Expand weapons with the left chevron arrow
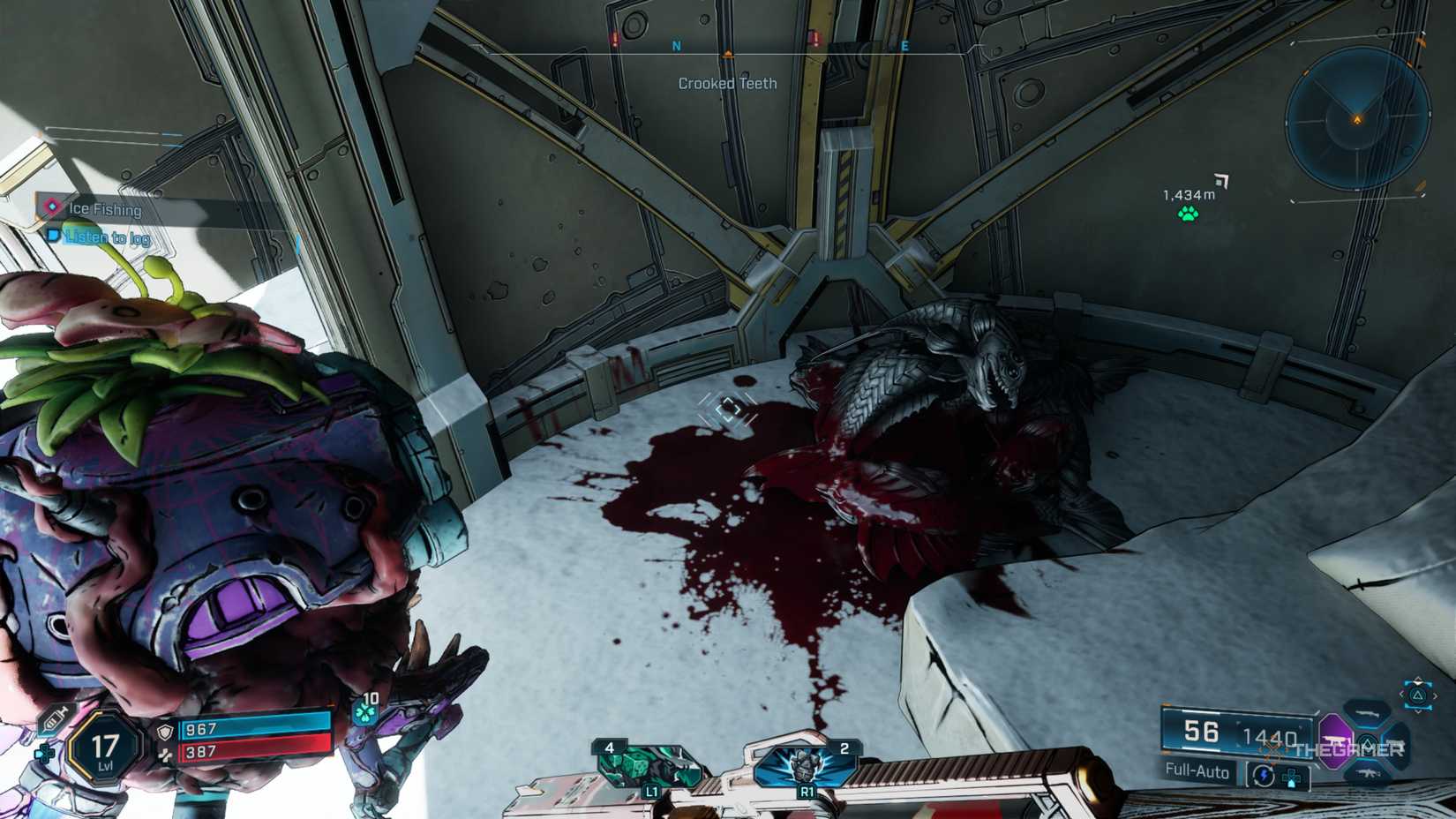Image resolution: width=1456 pixels, height=819 pixels. (1401, 695)
